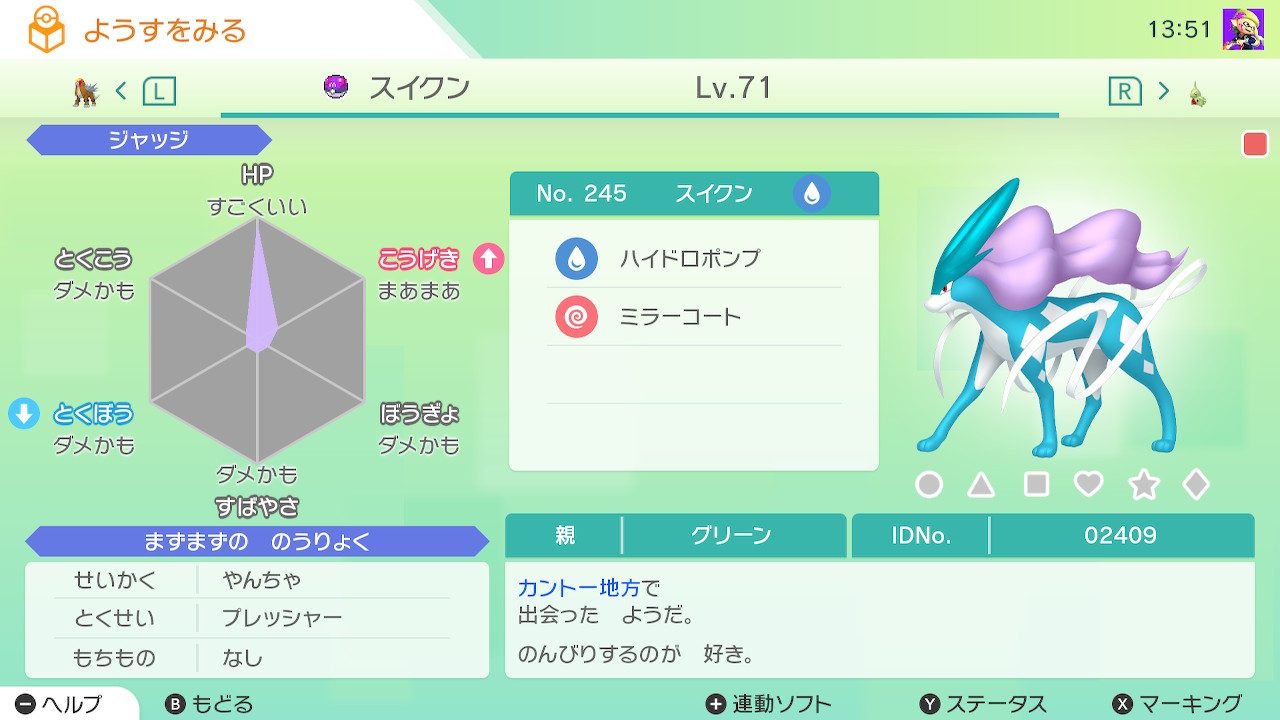Switch to ステータス with the Y button
This screenshot has height=720, width=1280.
click(977, 704)
